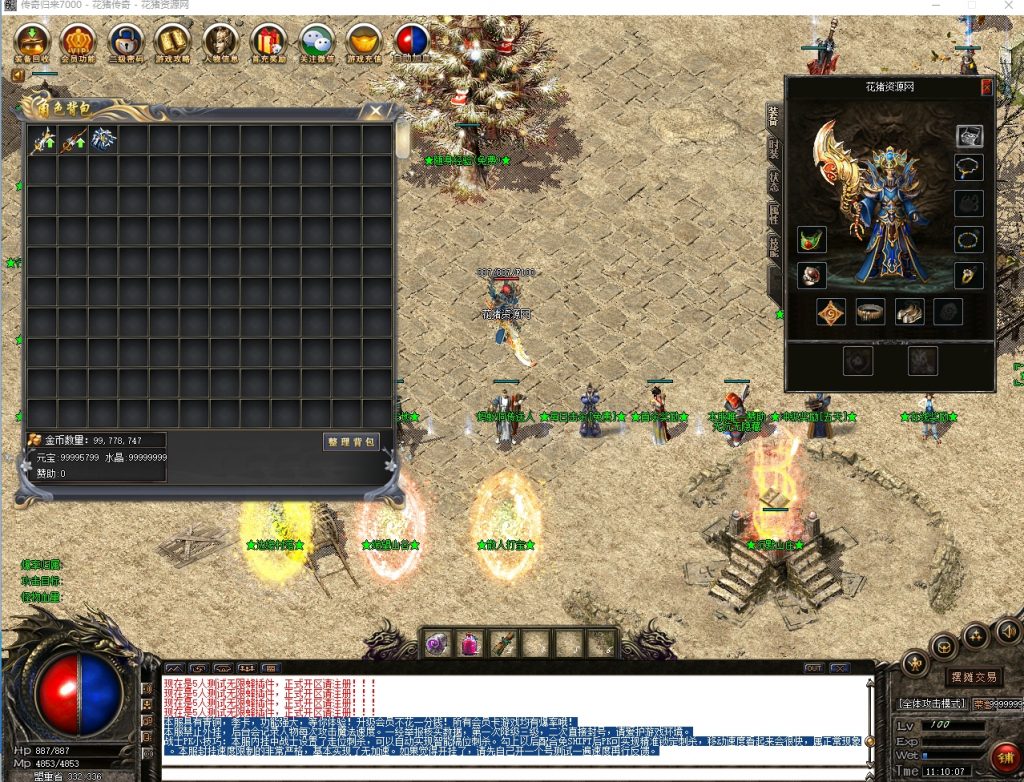The width and height of the screenshot is (1024, 782).
Task: Select the equipped green necklace slot
Action: (811, 240)
